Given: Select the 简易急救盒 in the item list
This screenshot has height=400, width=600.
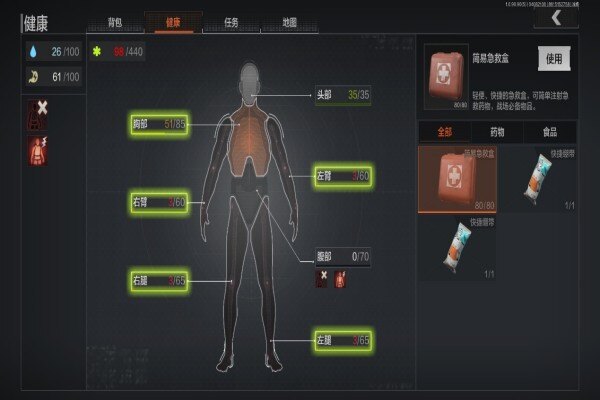Looking at the screenshot, I should [456, 179].
